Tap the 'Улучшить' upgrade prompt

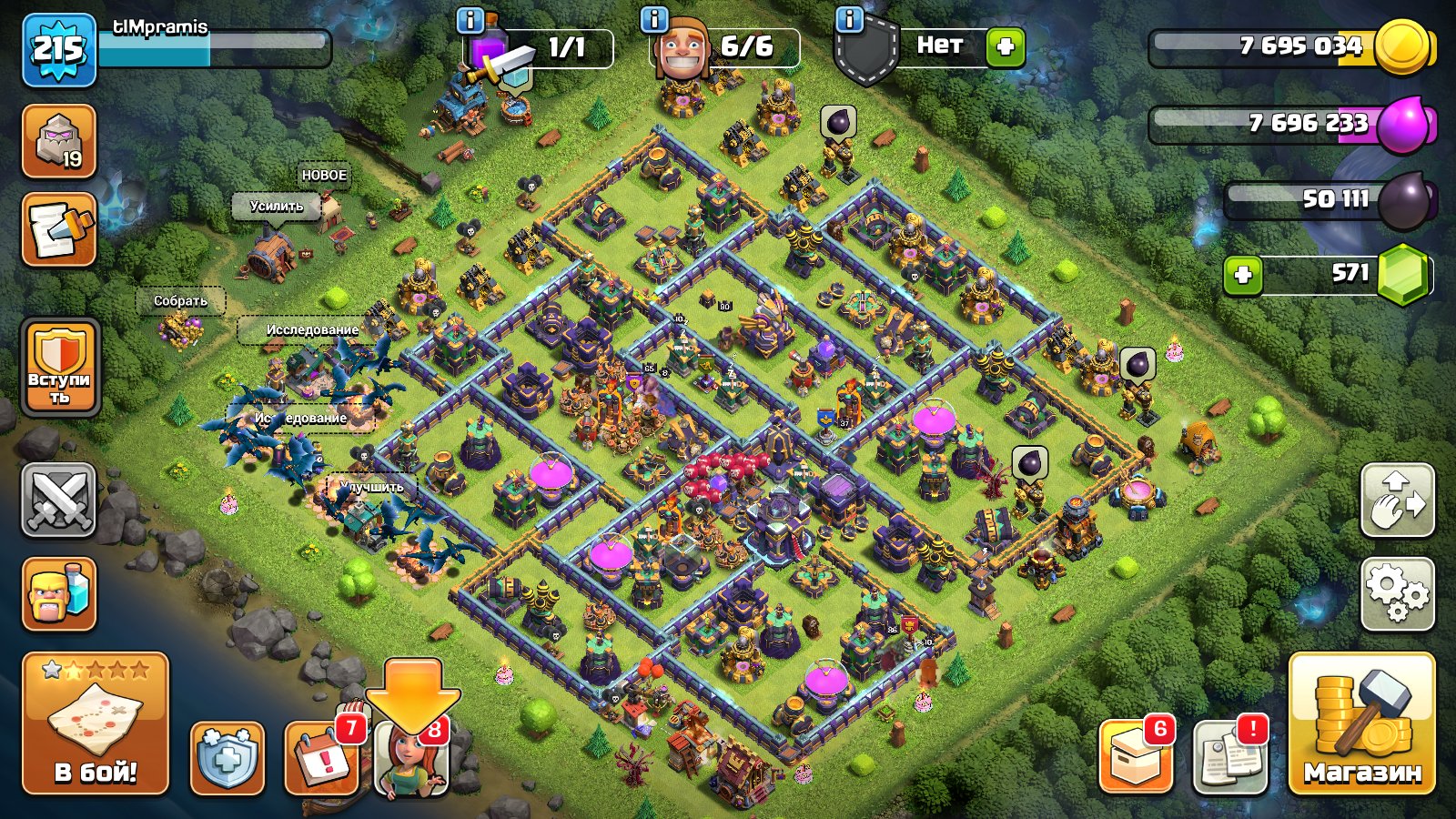click(x=373, y=488)
